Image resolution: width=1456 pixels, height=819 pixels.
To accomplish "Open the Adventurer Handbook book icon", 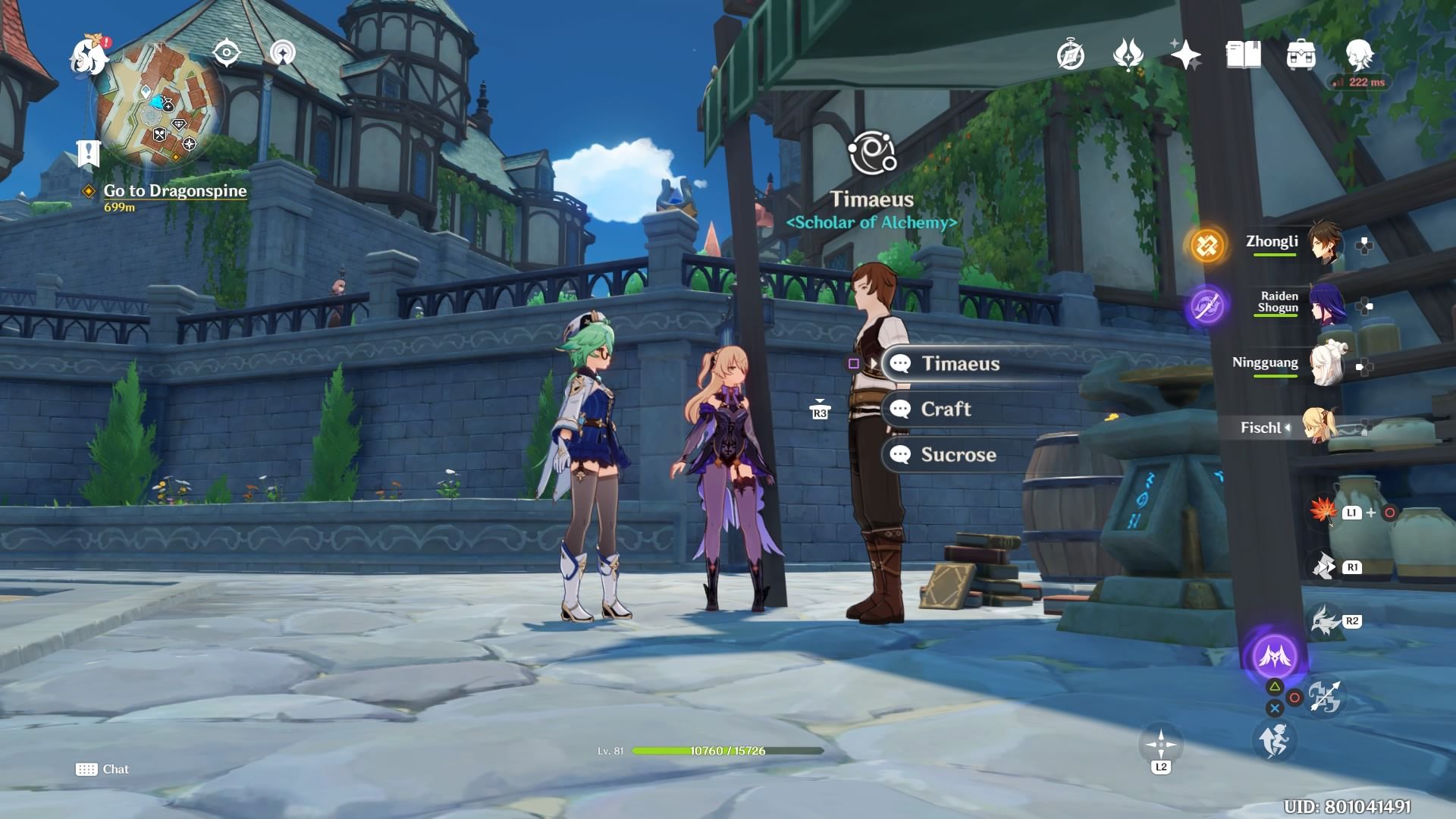I will pyautogui.click(x=1243, y=55).
